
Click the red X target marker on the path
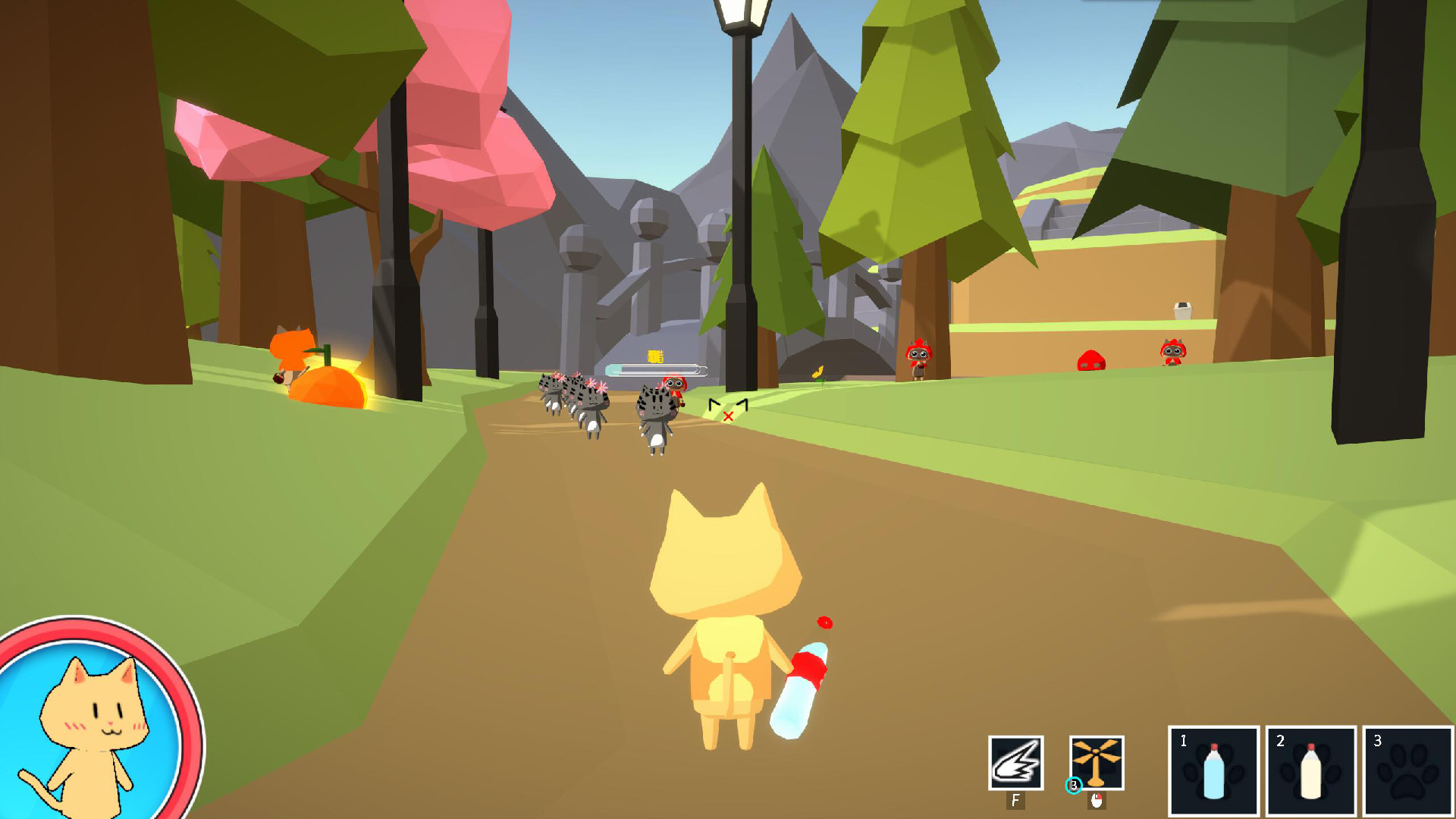pyautogui.click(x=727, y=416)
